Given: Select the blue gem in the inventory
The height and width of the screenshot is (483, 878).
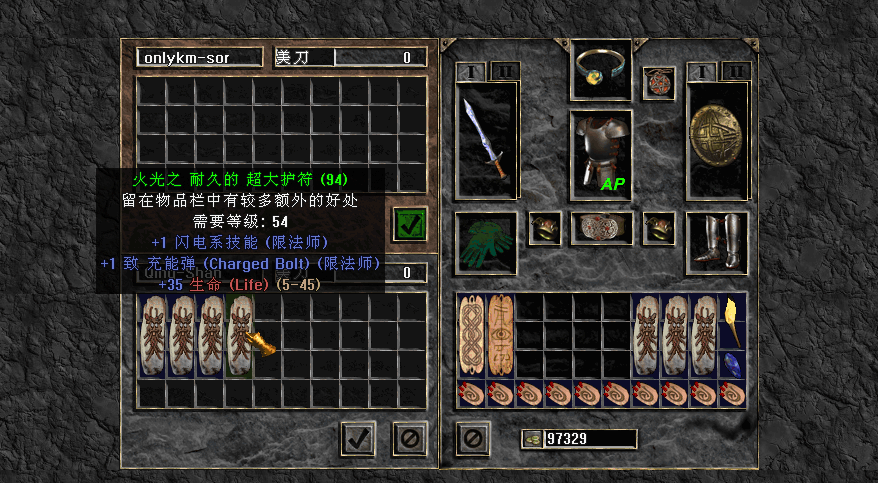Looking at the screenshot, I should coord(732,364).
